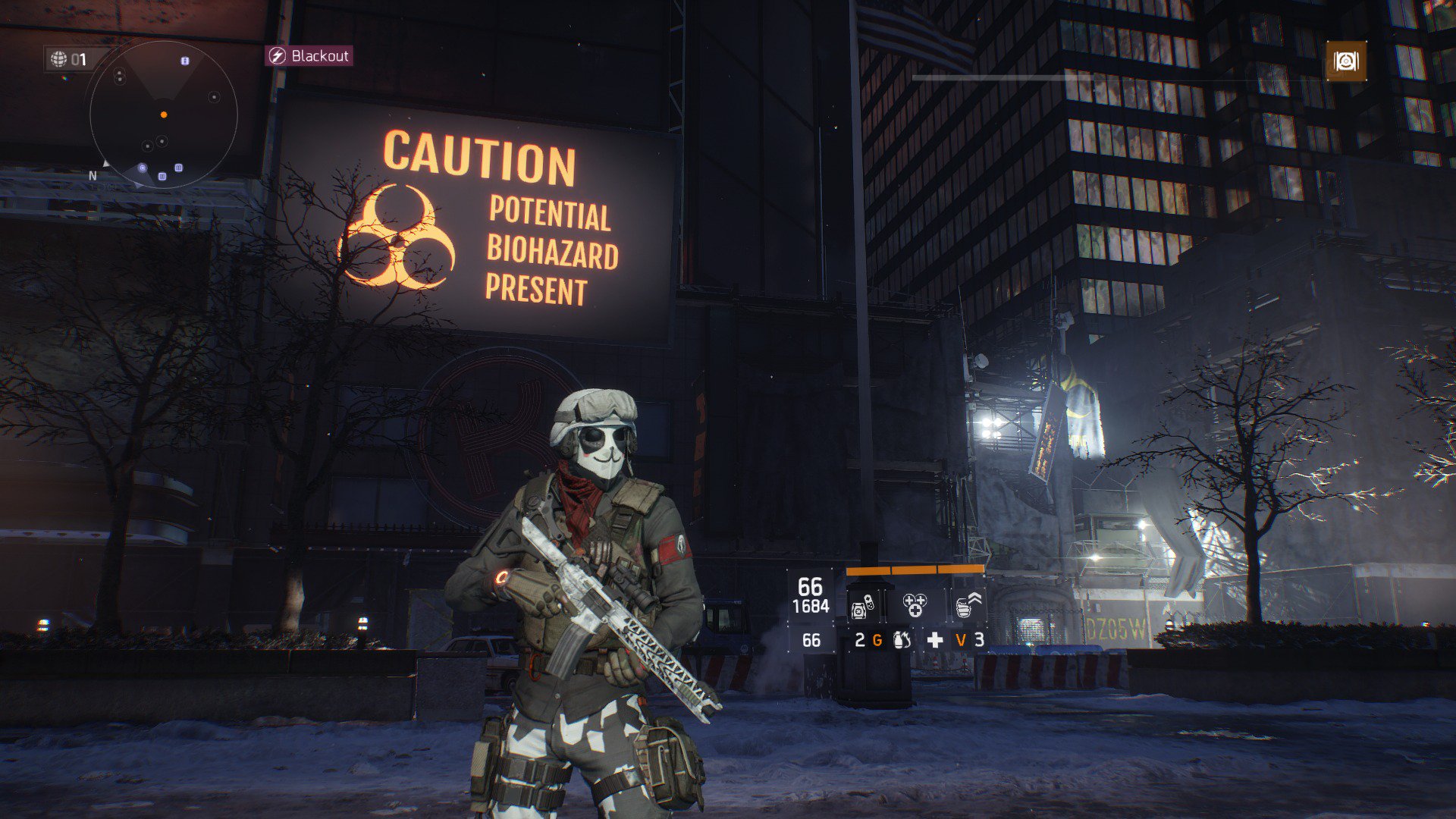The image size is (1456, 819).
Task: Select the incendiary grenade icon
Action: point(902,640)
